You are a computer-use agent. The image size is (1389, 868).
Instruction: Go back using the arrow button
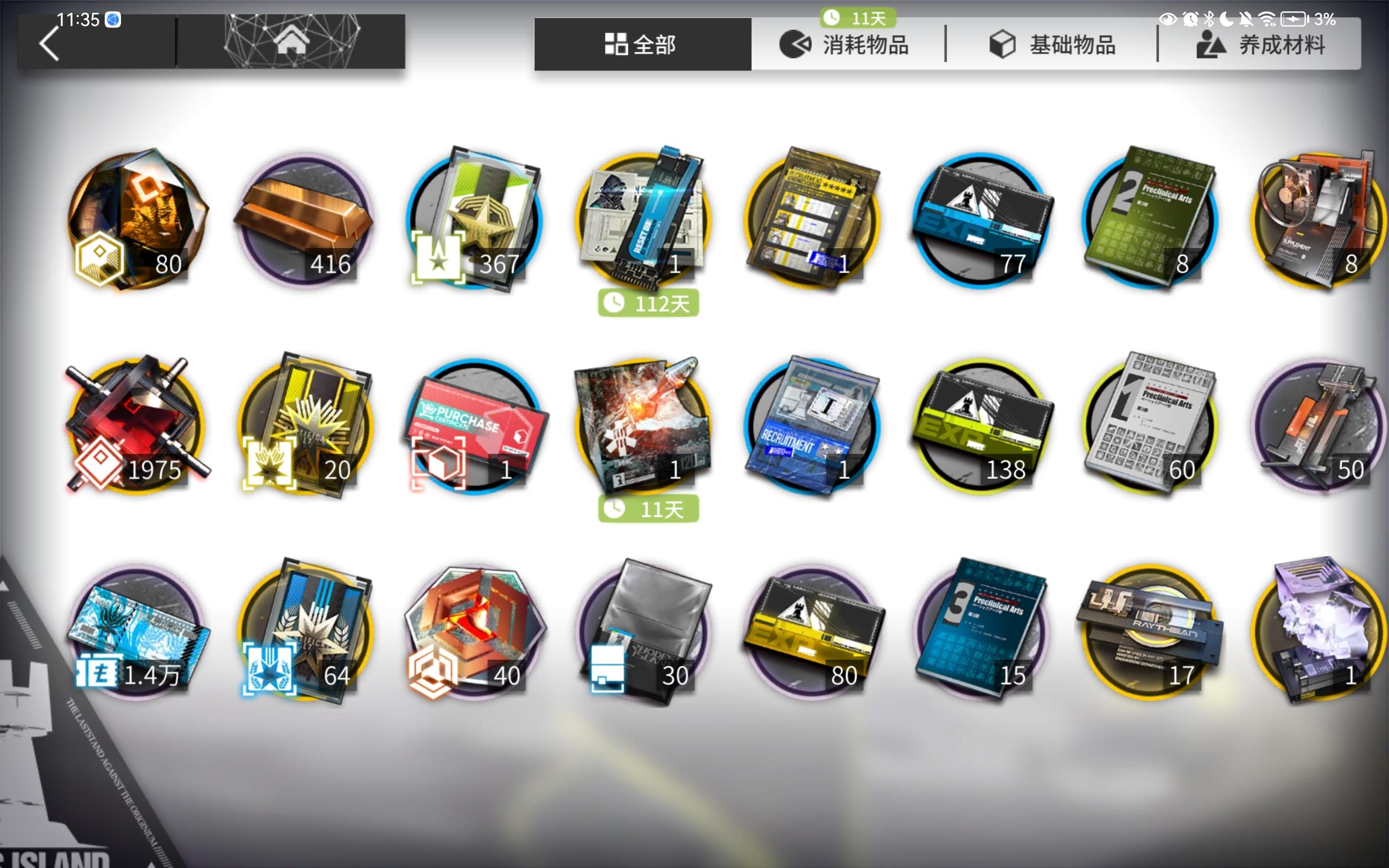pos(49,43)
